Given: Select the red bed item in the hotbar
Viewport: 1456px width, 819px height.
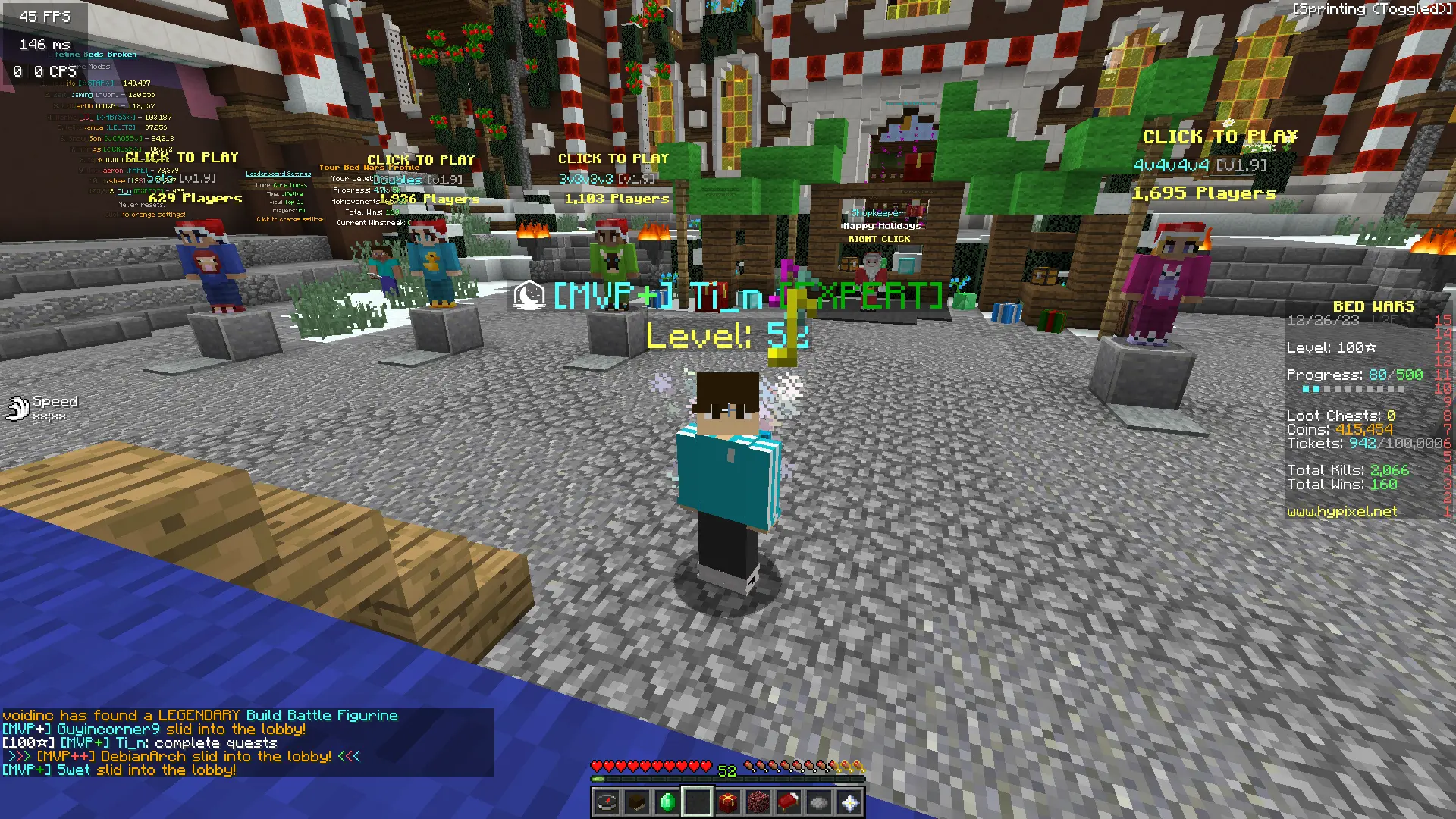Looking at the screenshot, I should (787, 800).
